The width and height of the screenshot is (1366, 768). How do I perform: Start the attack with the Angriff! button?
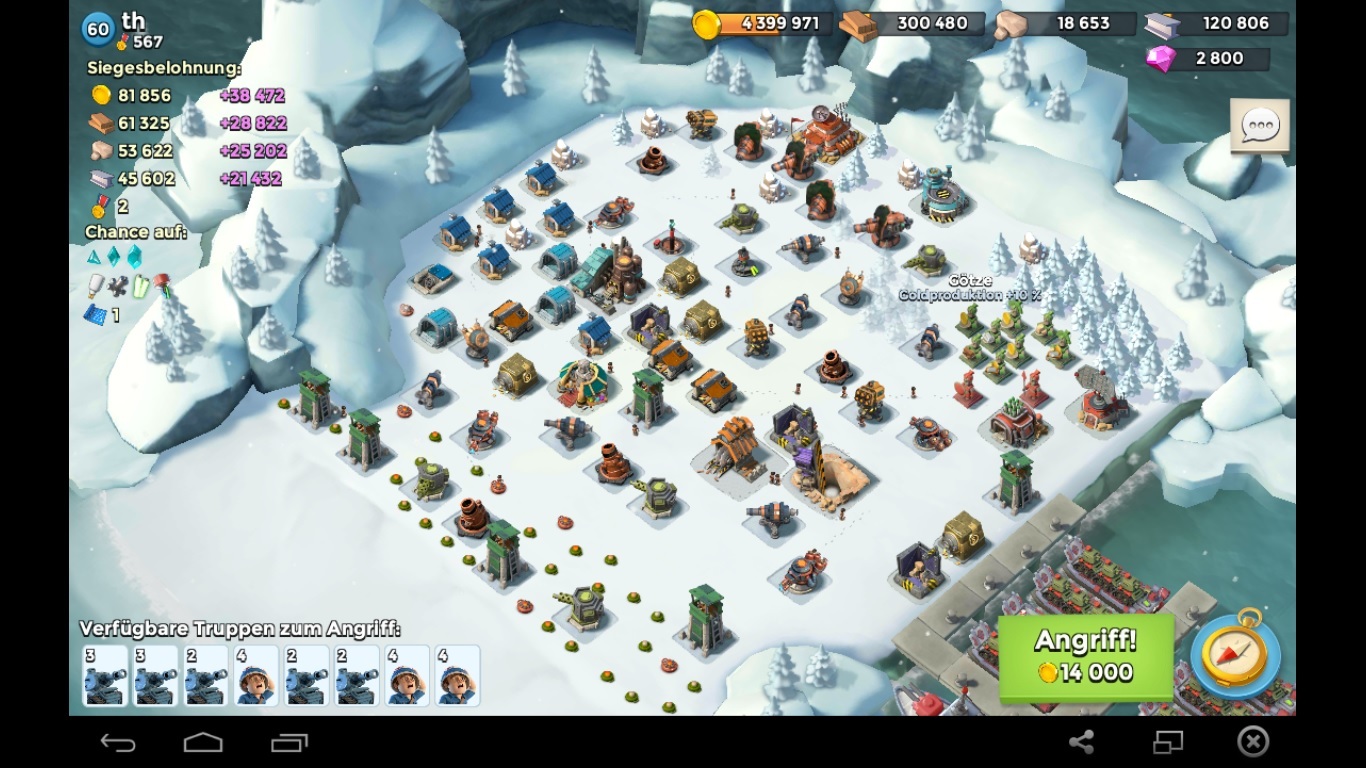1085,657
